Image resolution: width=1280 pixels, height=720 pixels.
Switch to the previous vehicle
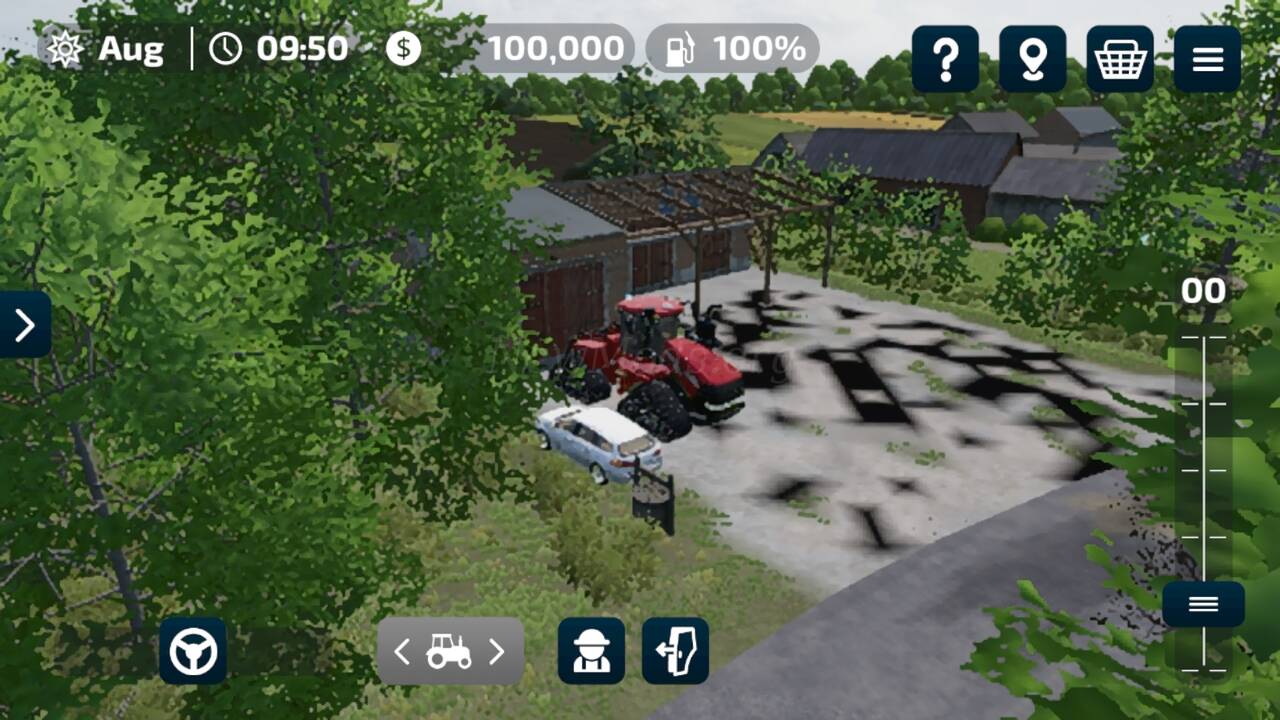click(402, 652)
